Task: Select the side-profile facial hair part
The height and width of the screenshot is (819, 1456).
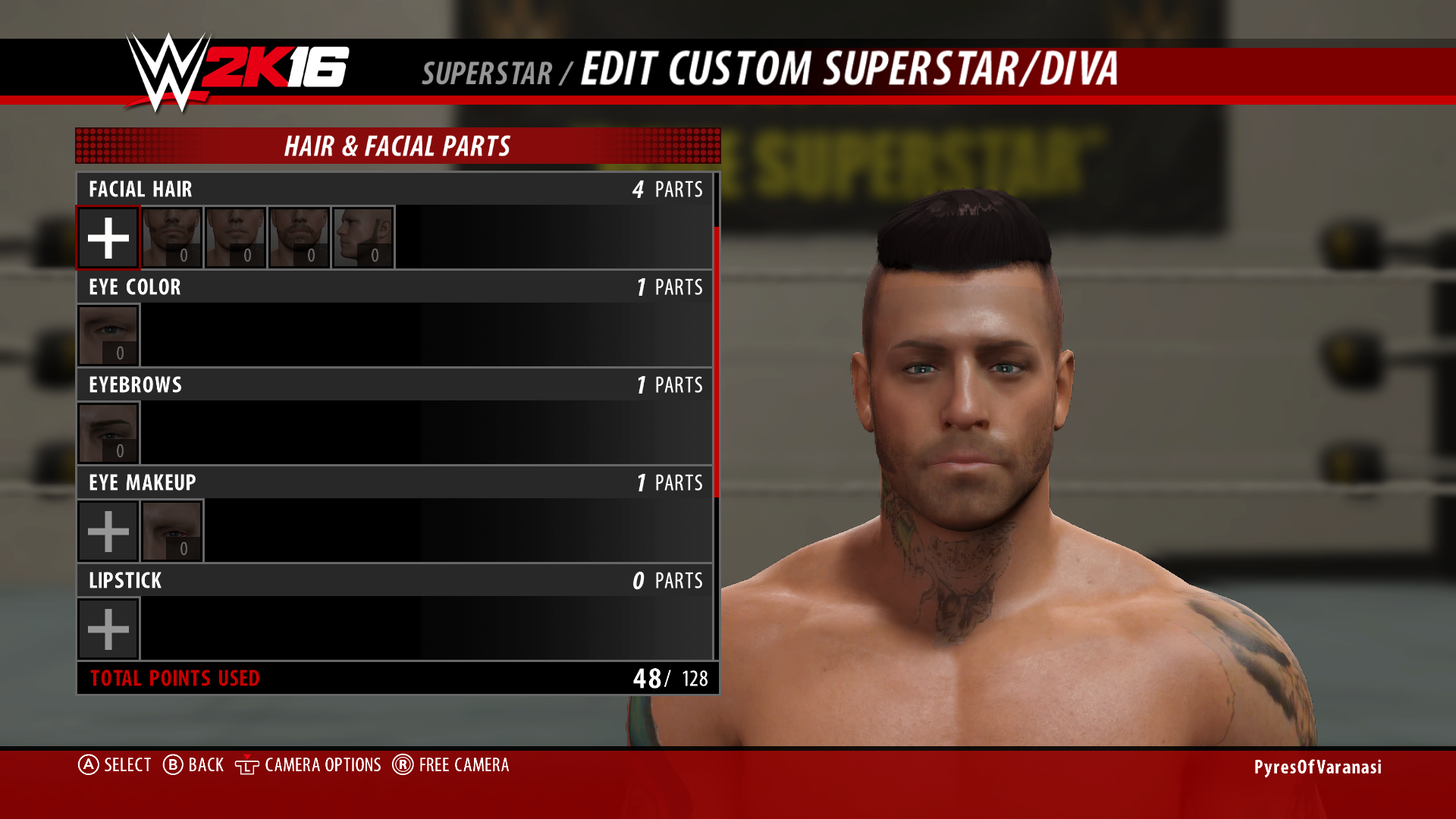Action: click(363, 237)
